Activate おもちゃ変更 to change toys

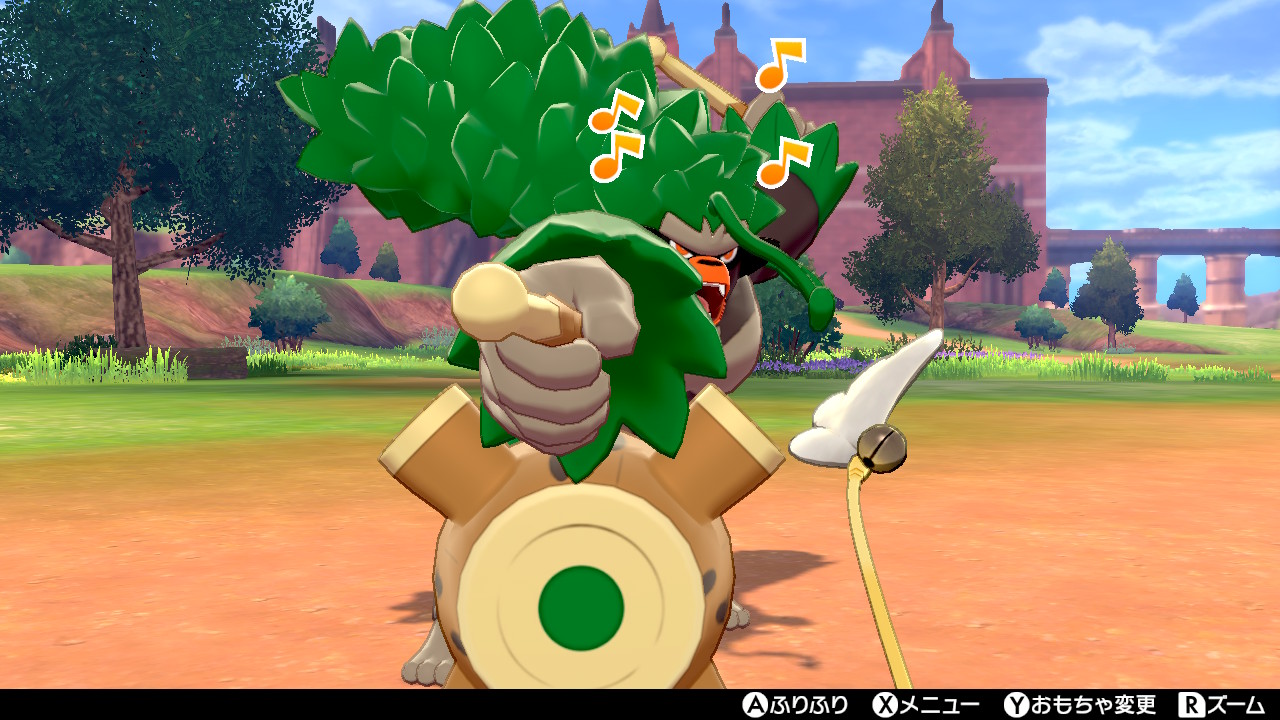click(1095, 704)
